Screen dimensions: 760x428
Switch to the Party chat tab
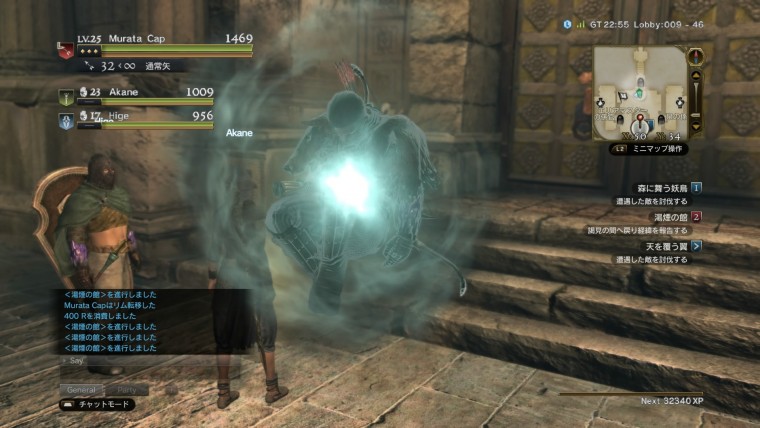click(129, 389)
